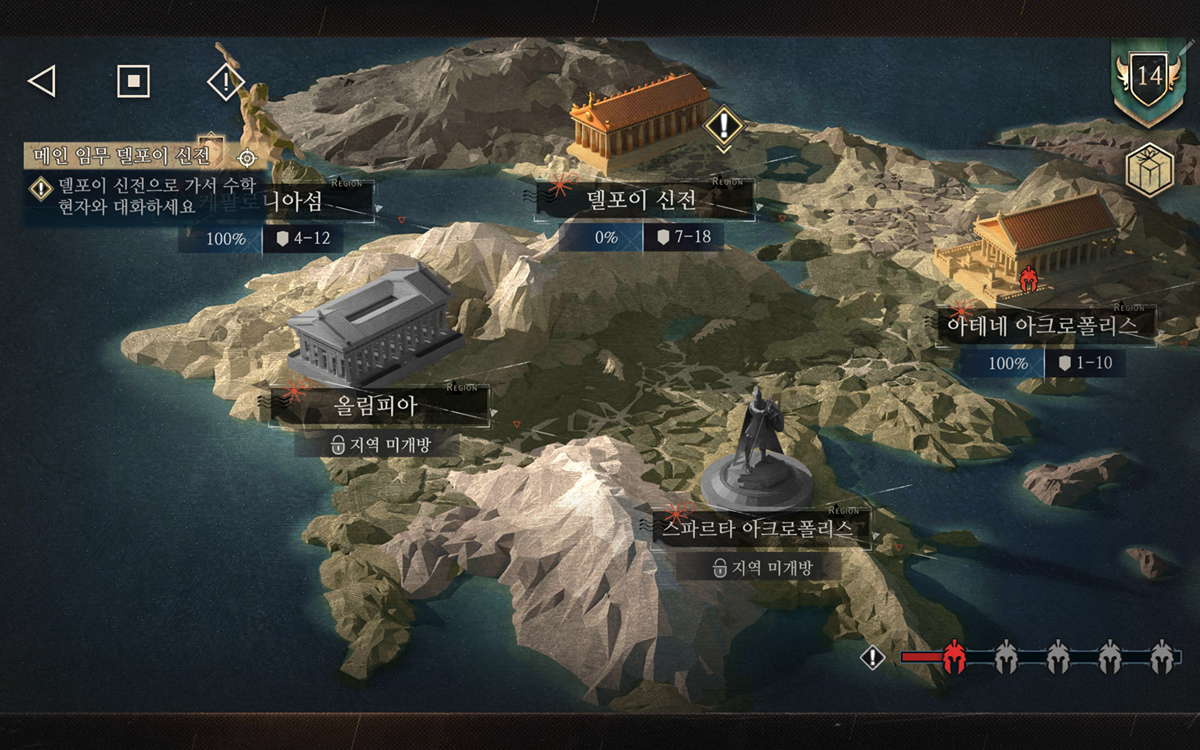This screenshot has height=750, width=1200.
Task: Select the red helmet marker at Athens
Action: (x=1027, y=279)
